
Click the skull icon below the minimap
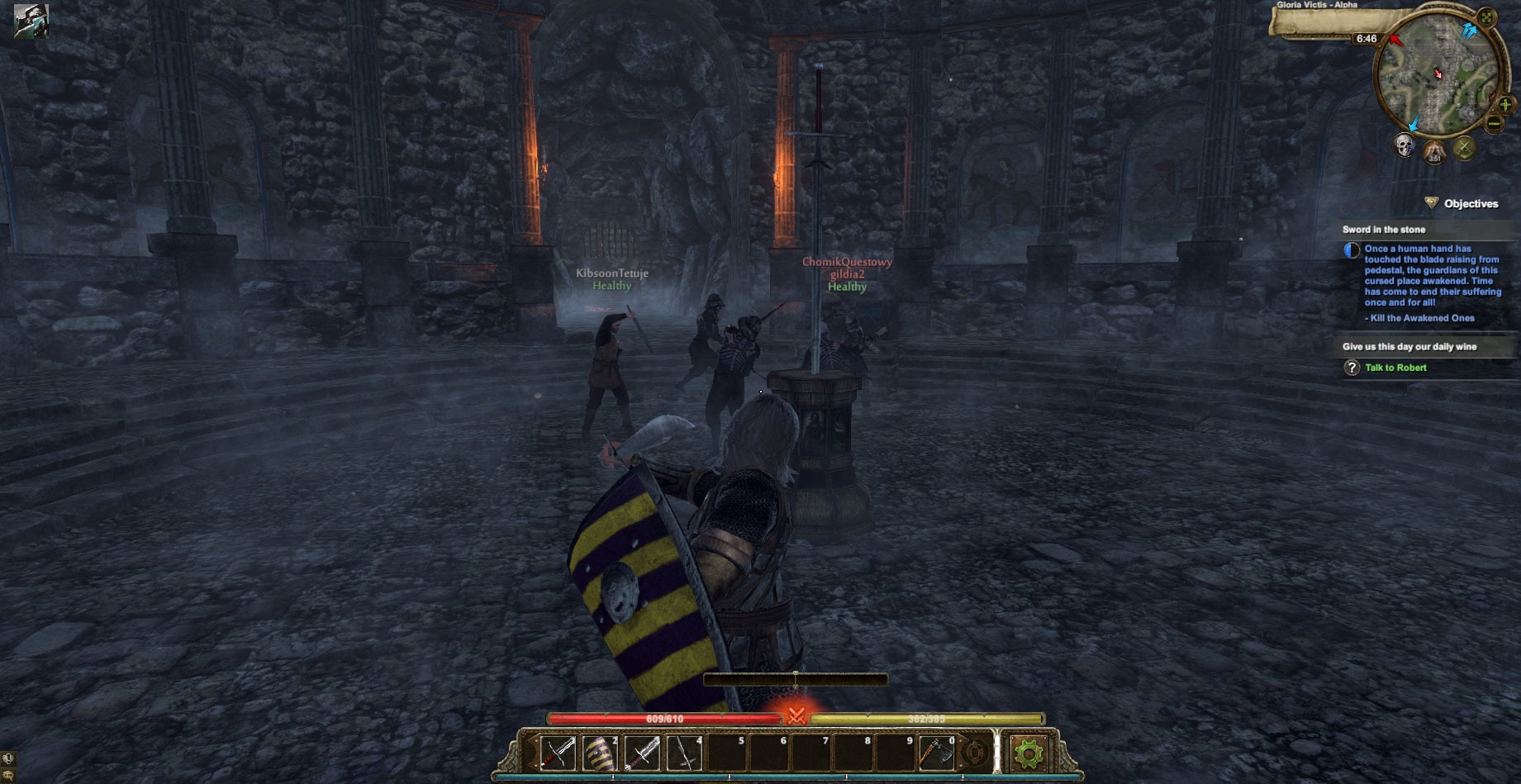point(1405,144)
